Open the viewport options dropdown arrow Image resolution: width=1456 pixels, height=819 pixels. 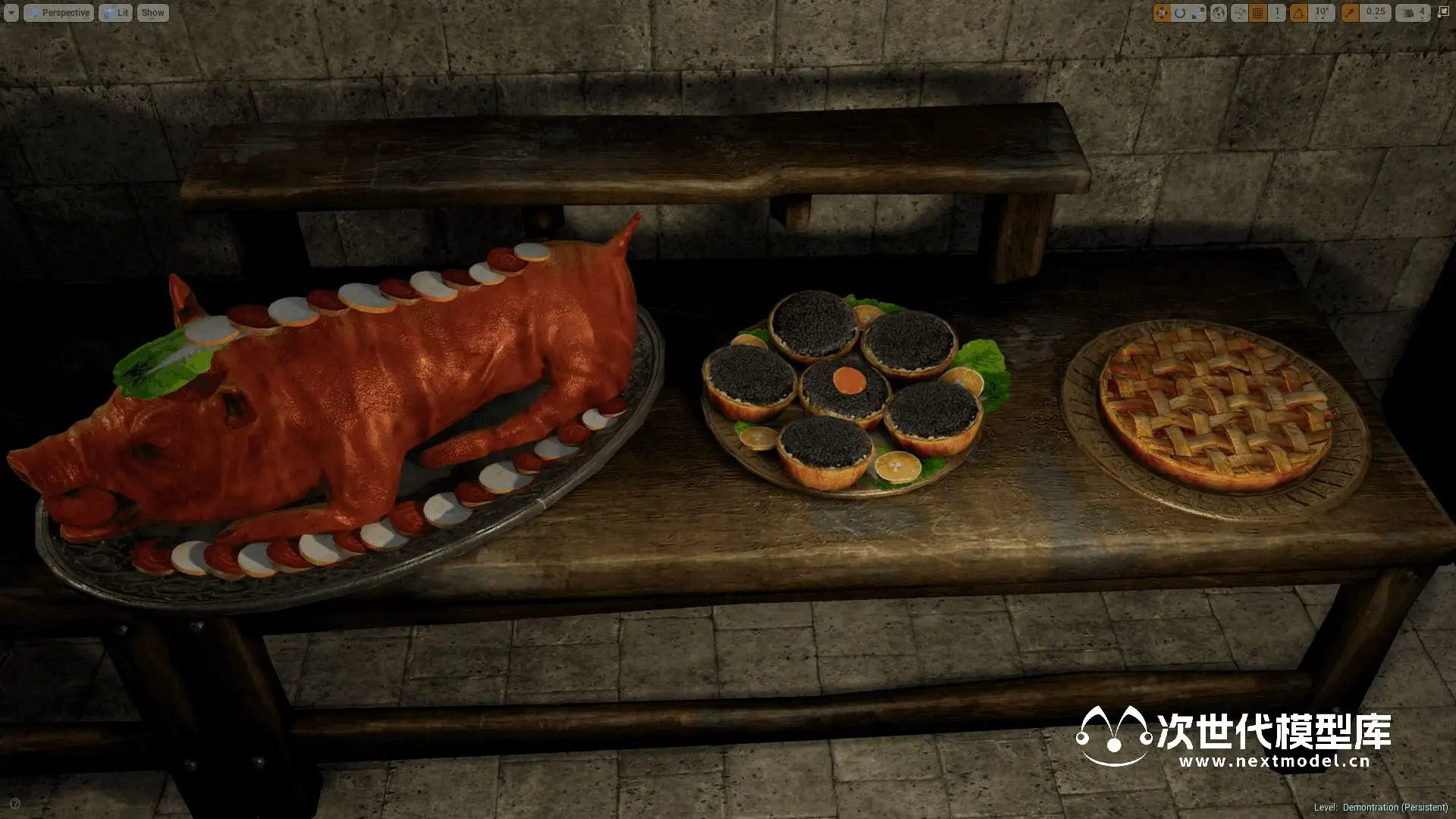point(11,13)
